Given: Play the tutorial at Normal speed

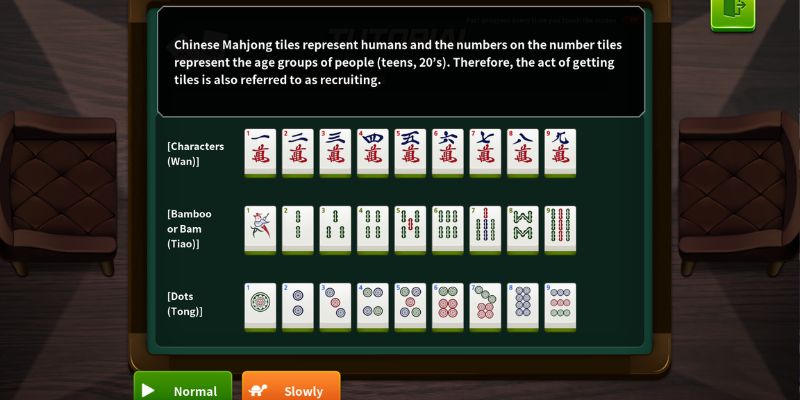Looking at the screenshot, I should coord(183,388).
